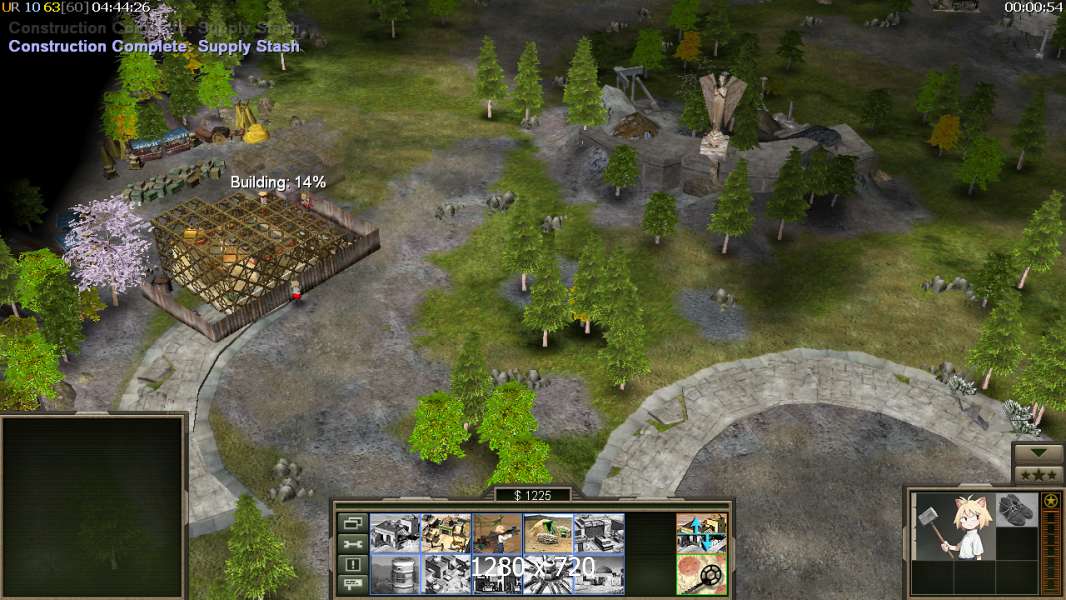The width and height of the screenshot is (1066, 600).
Task: Select the shoes upgrade icon
Action: click(1017, 508)
